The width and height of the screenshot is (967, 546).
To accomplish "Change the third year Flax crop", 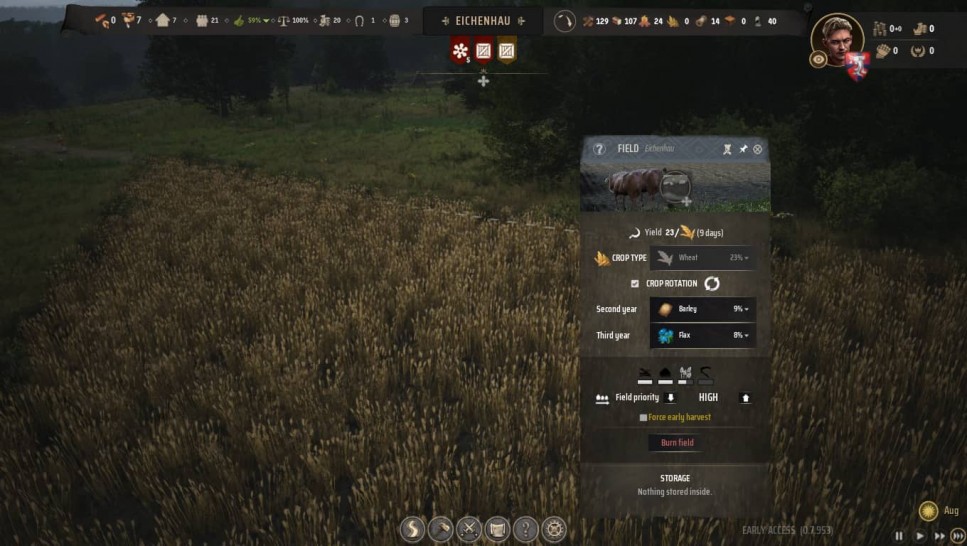I will pyautogui.click(x=702, y=335).
